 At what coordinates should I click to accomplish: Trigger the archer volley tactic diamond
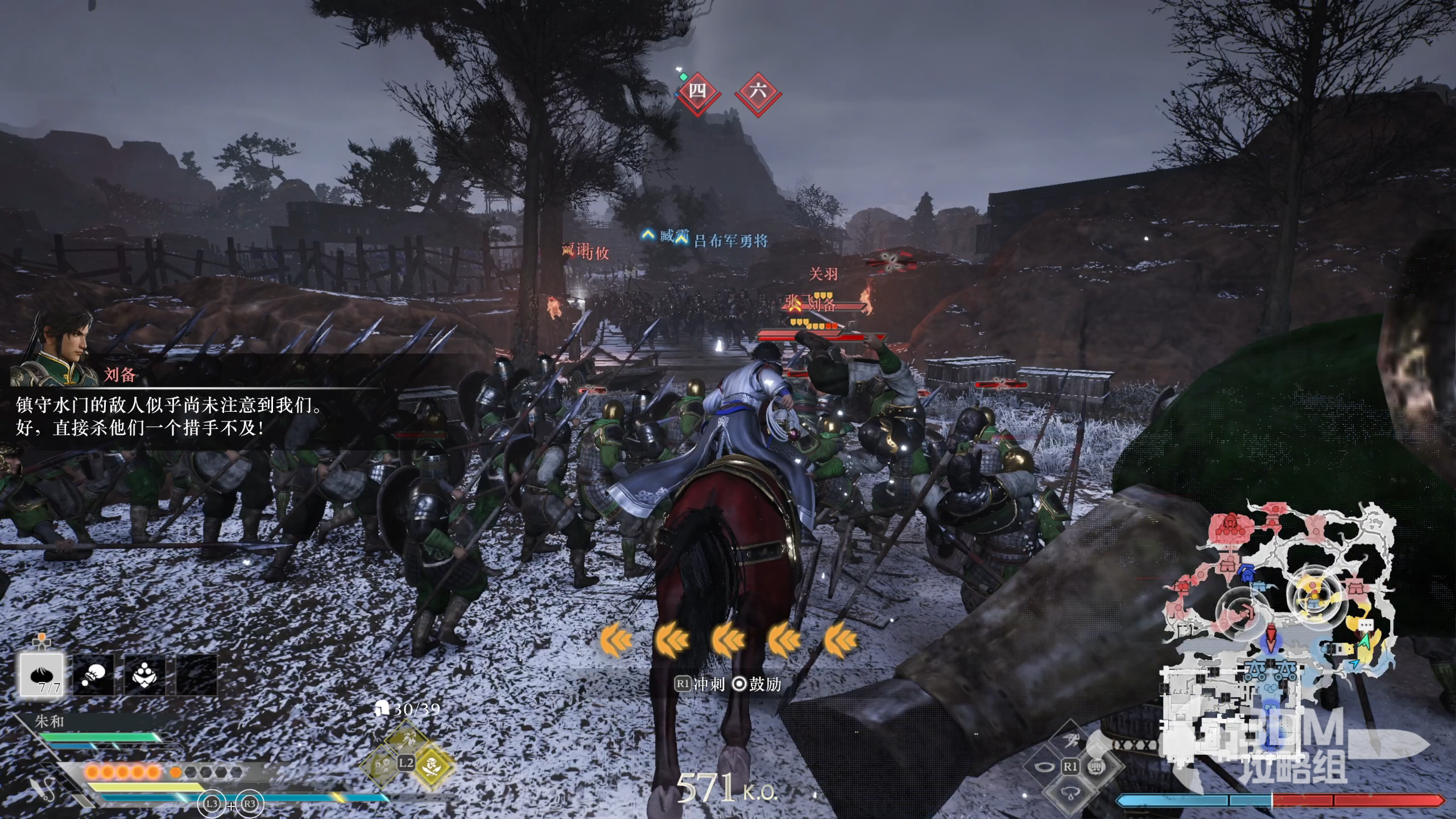coord(406,739)
